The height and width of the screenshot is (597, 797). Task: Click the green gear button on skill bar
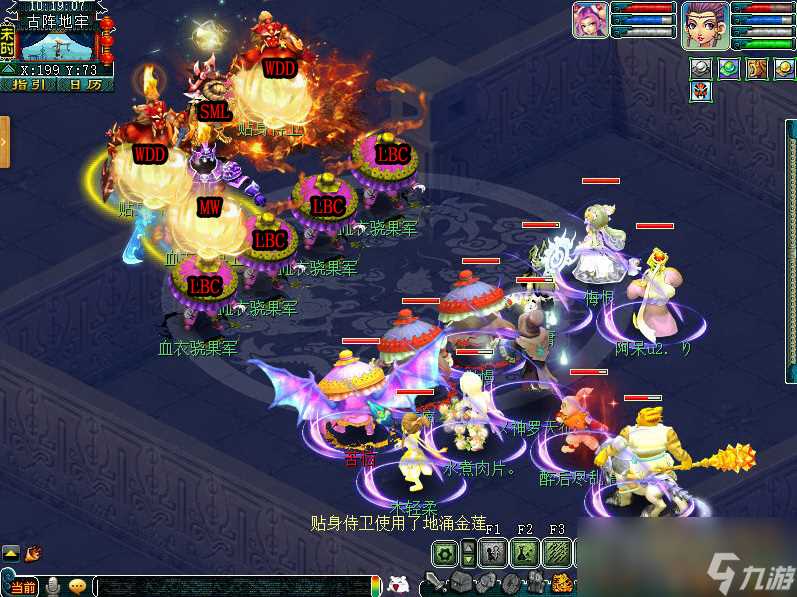[446, 552]
